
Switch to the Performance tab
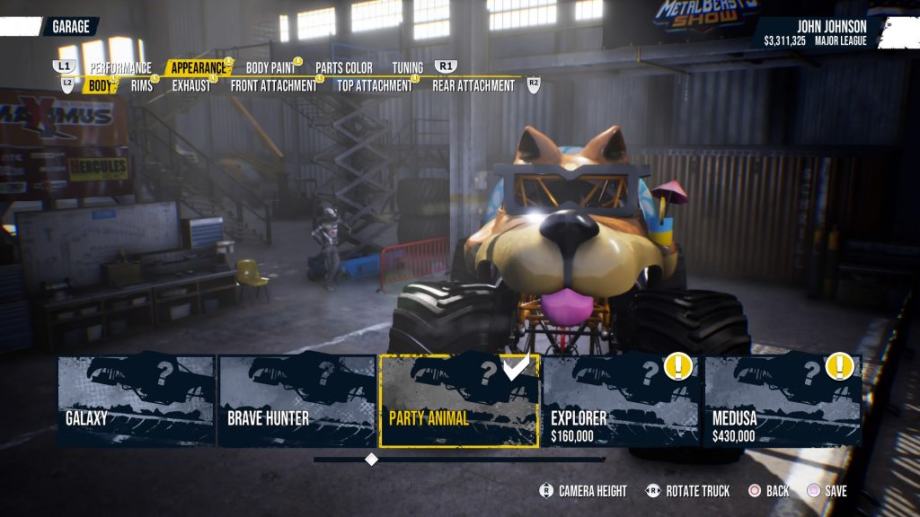[120, 68]
